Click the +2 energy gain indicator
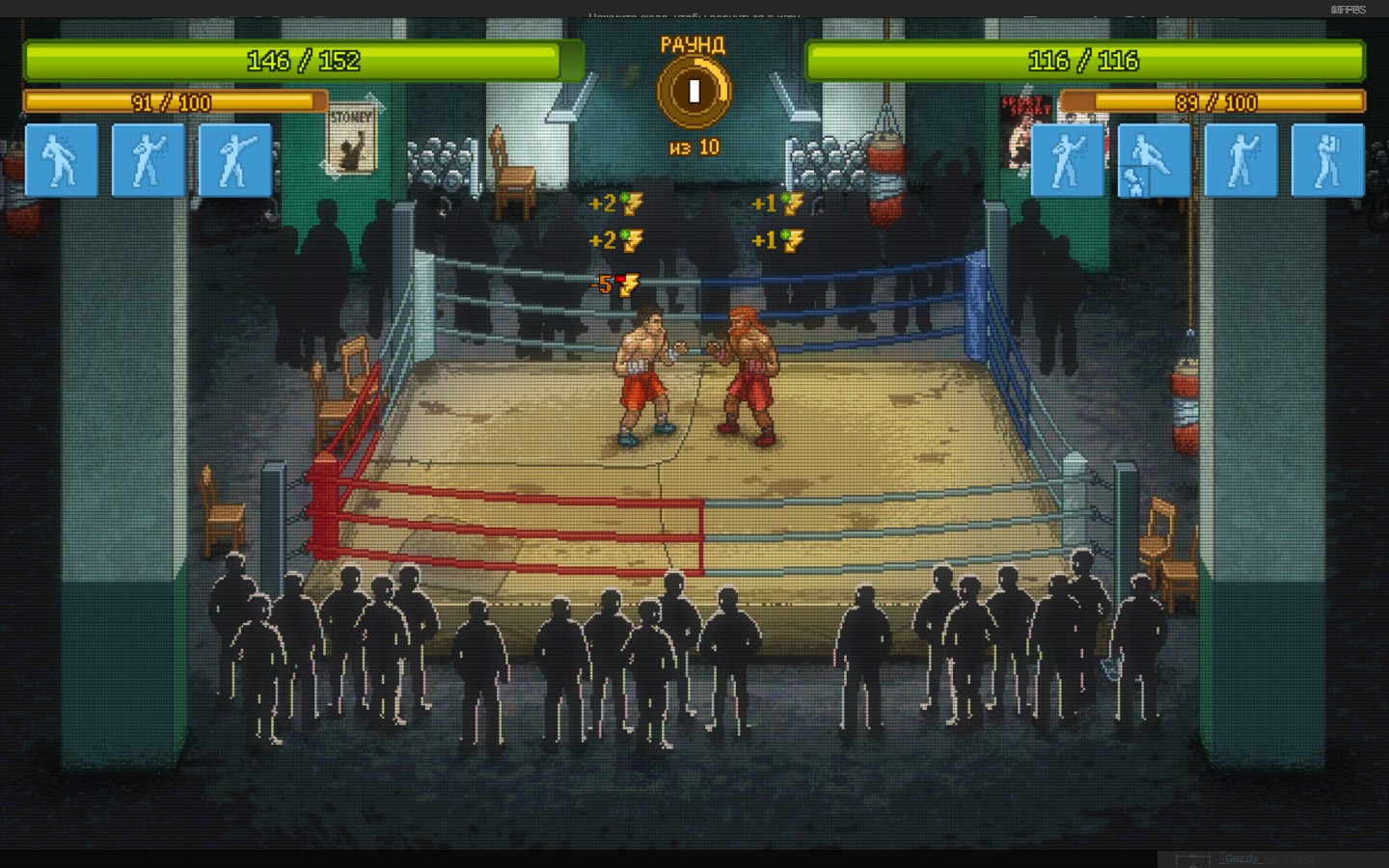The width and height of the screenshot is (1389, 868). (x=614, y=203)
